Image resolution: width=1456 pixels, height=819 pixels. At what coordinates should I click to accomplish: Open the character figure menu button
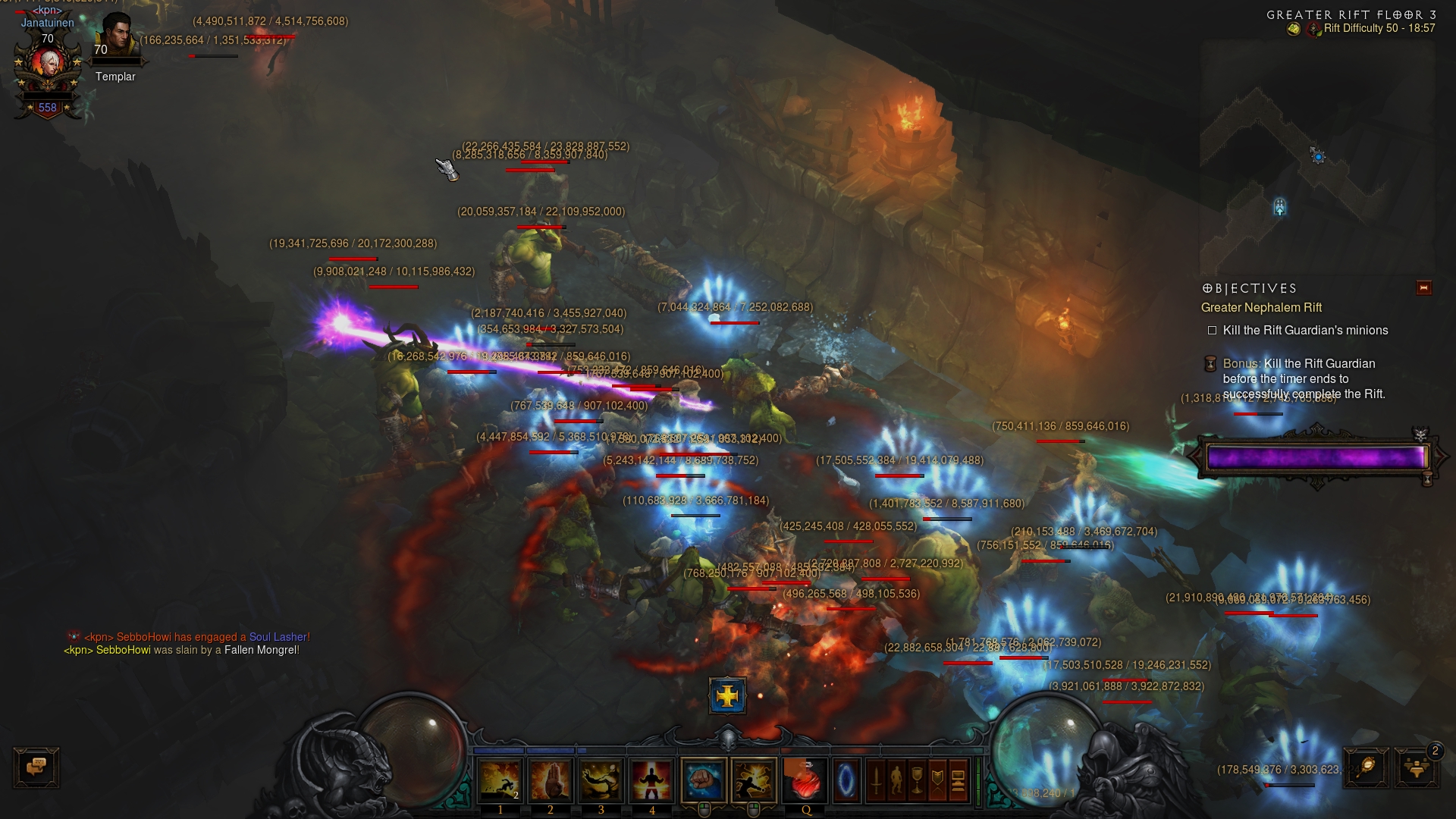pos(896,780)
